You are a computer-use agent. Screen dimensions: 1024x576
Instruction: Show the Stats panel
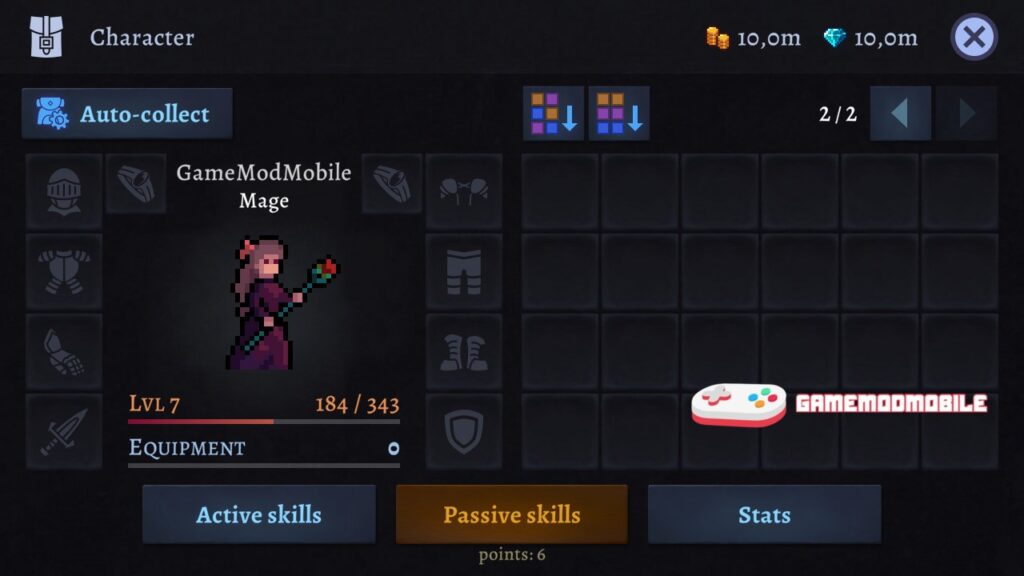[764, 515]
